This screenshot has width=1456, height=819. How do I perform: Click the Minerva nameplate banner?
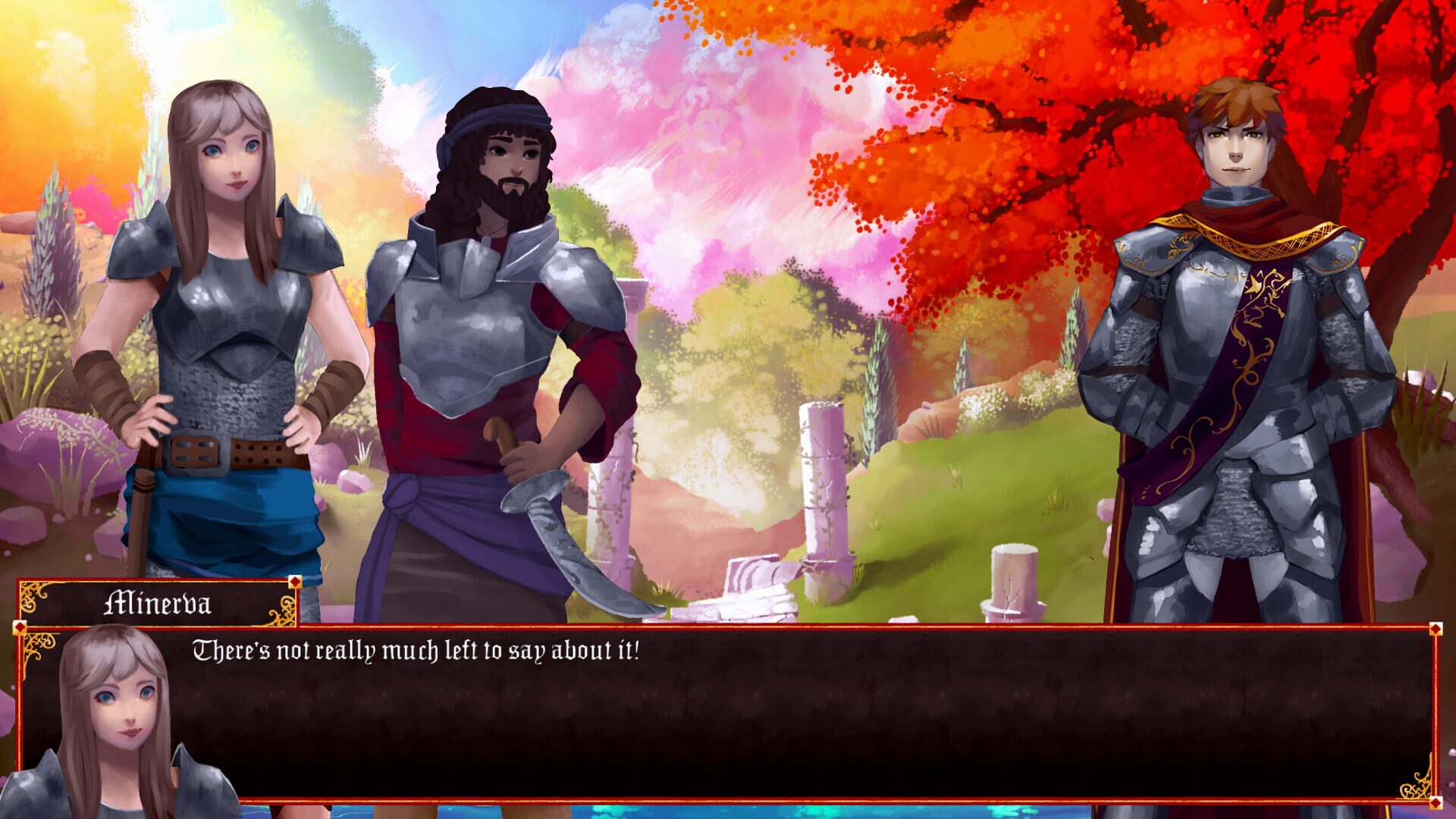[159, 603]
